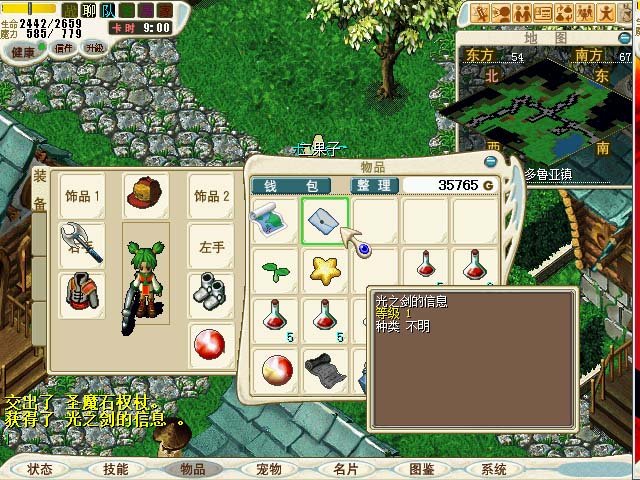
Task: Open the 名片 name card menu
Action: (x=345, y=468)
